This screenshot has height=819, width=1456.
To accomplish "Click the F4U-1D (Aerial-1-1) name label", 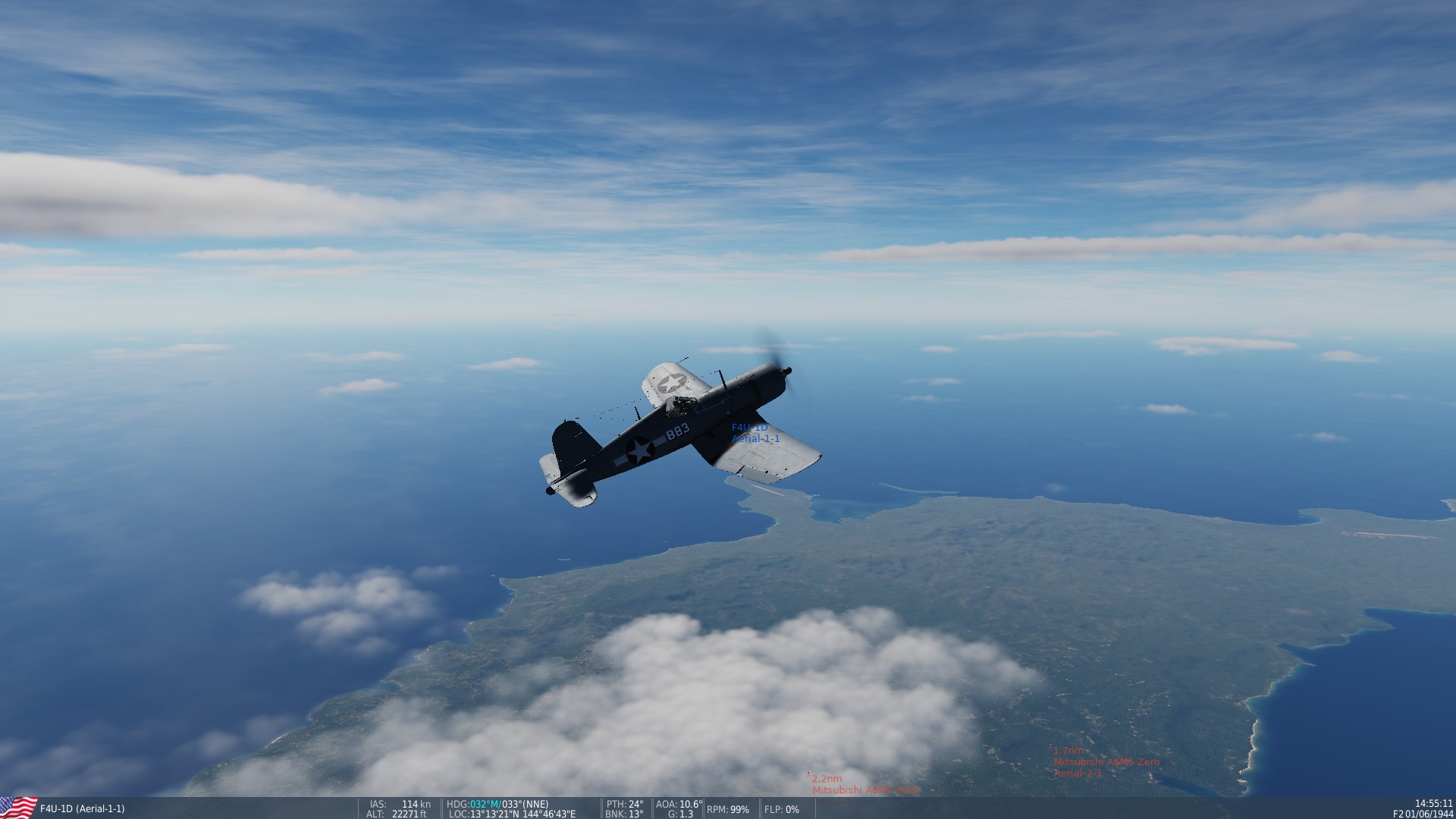I will [x=82, y=808].
